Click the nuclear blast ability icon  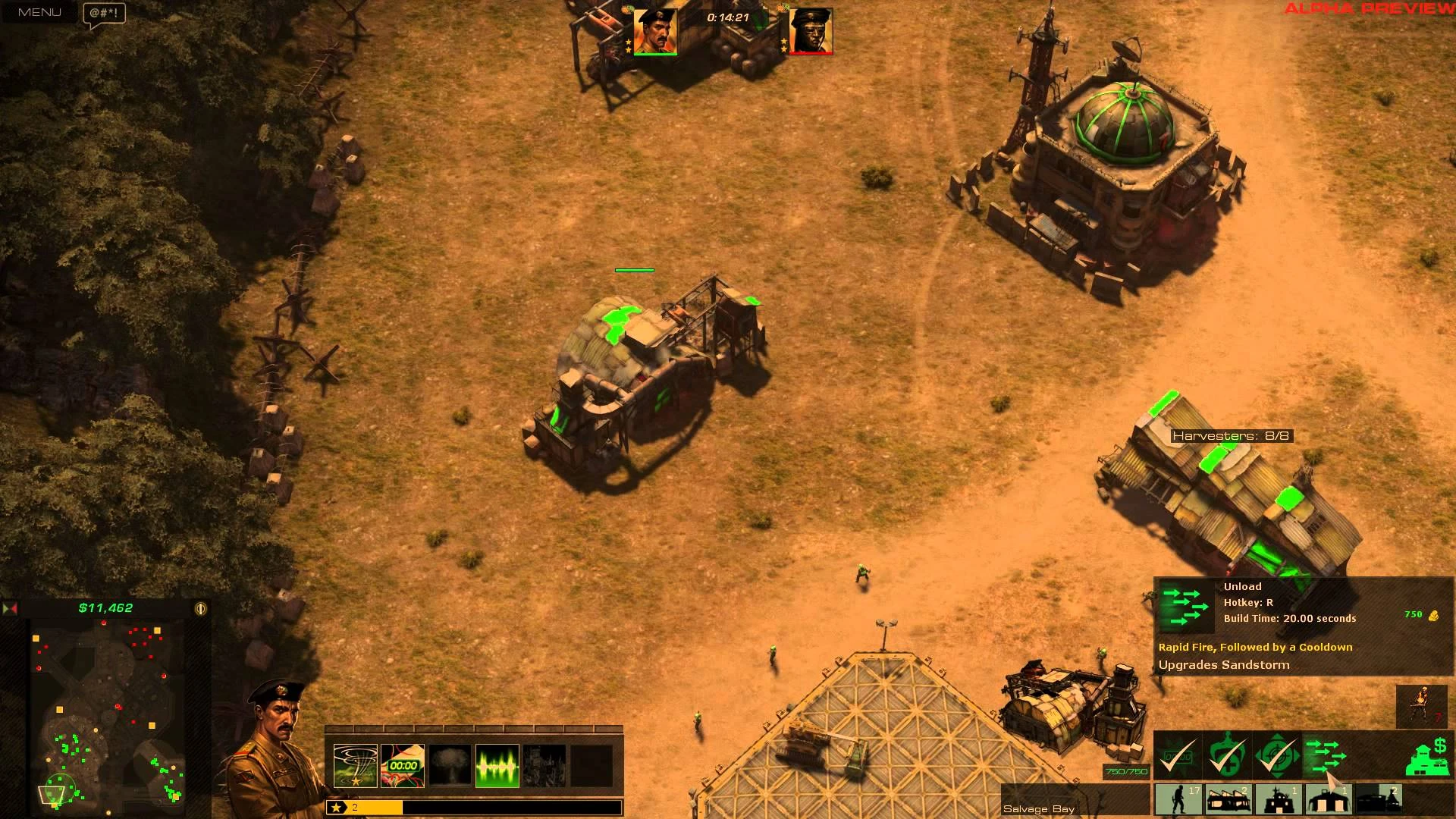[450, 766]
